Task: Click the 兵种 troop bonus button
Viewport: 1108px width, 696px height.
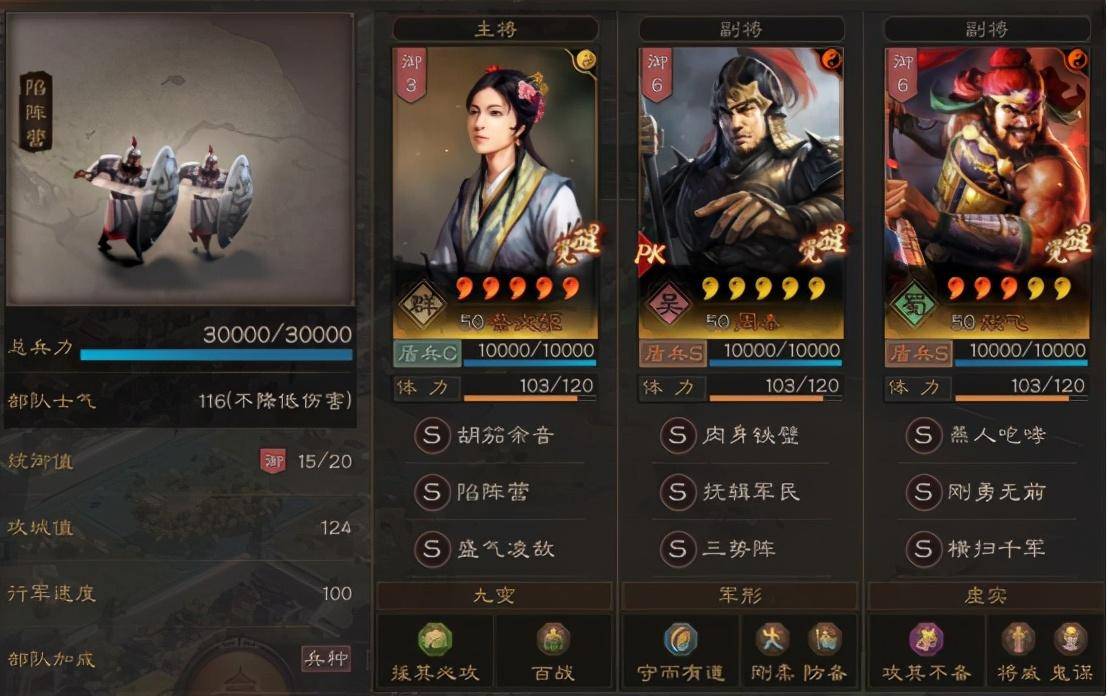Action: (326, 658)
